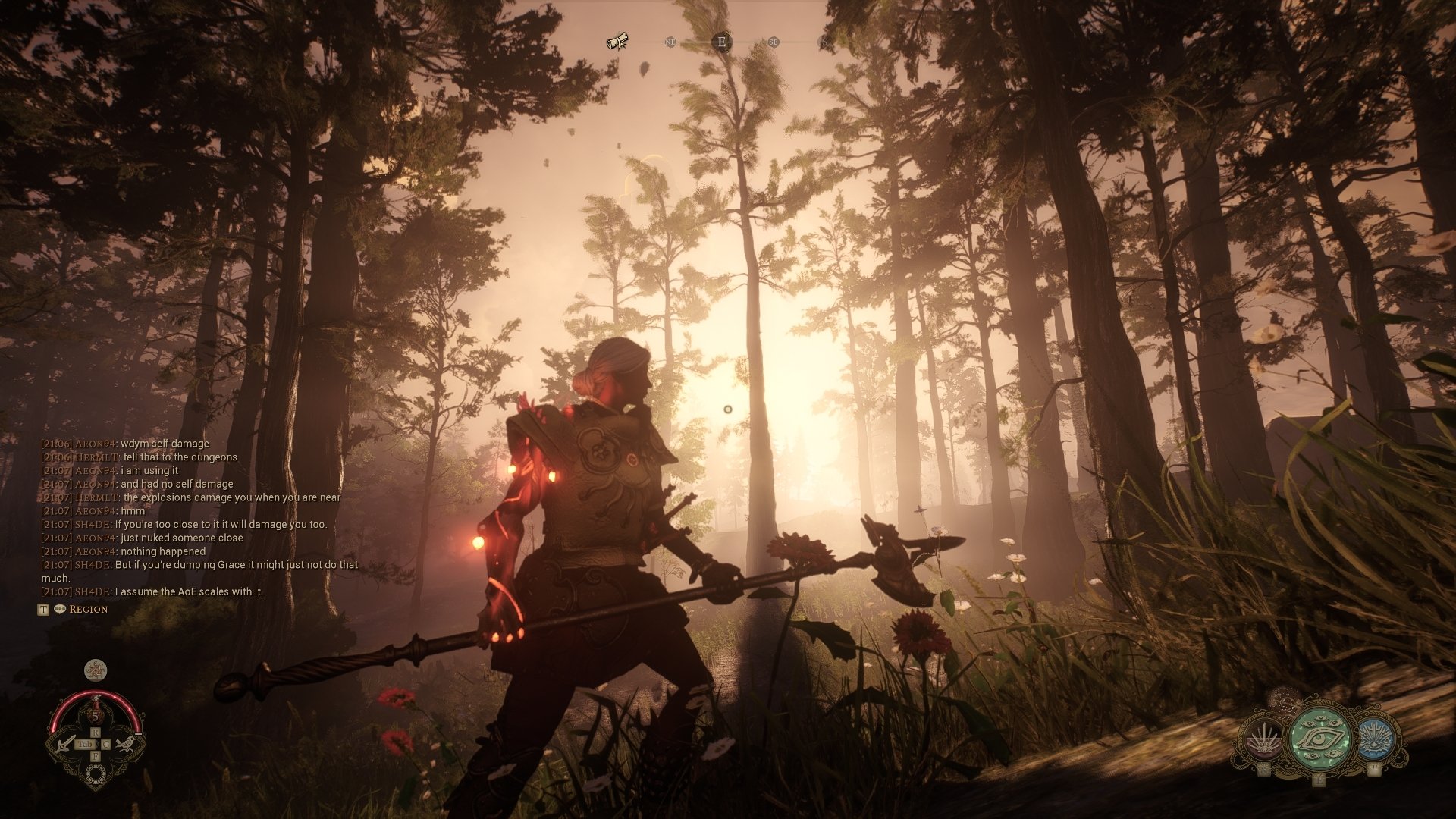Click the quest scroll marker on the compass
Image resolution: width=1456 pixels, height=819 pixels.
click(x=618, y=42)
